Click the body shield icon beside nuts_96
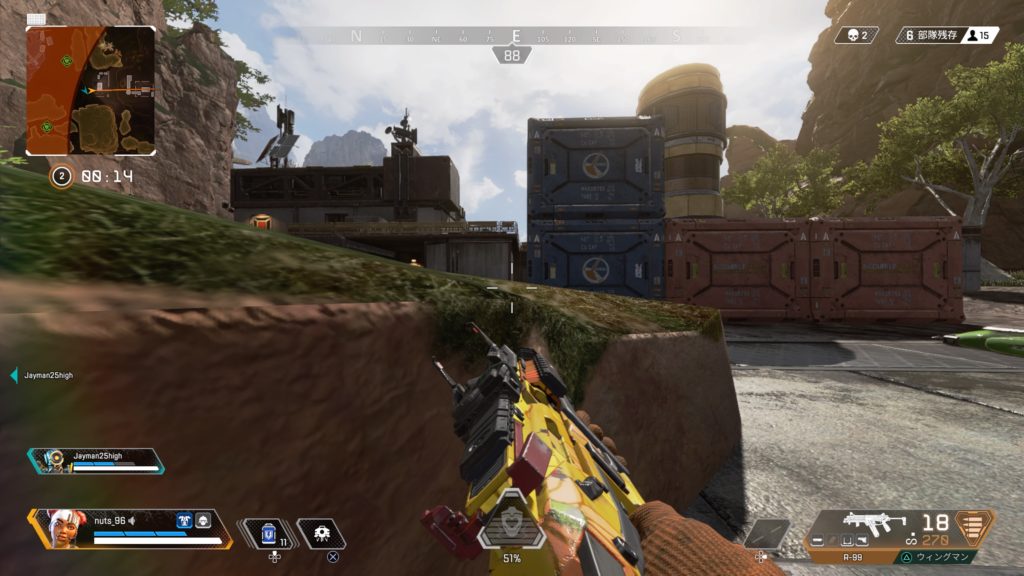 pyautogui.click(x=184, y=520)
